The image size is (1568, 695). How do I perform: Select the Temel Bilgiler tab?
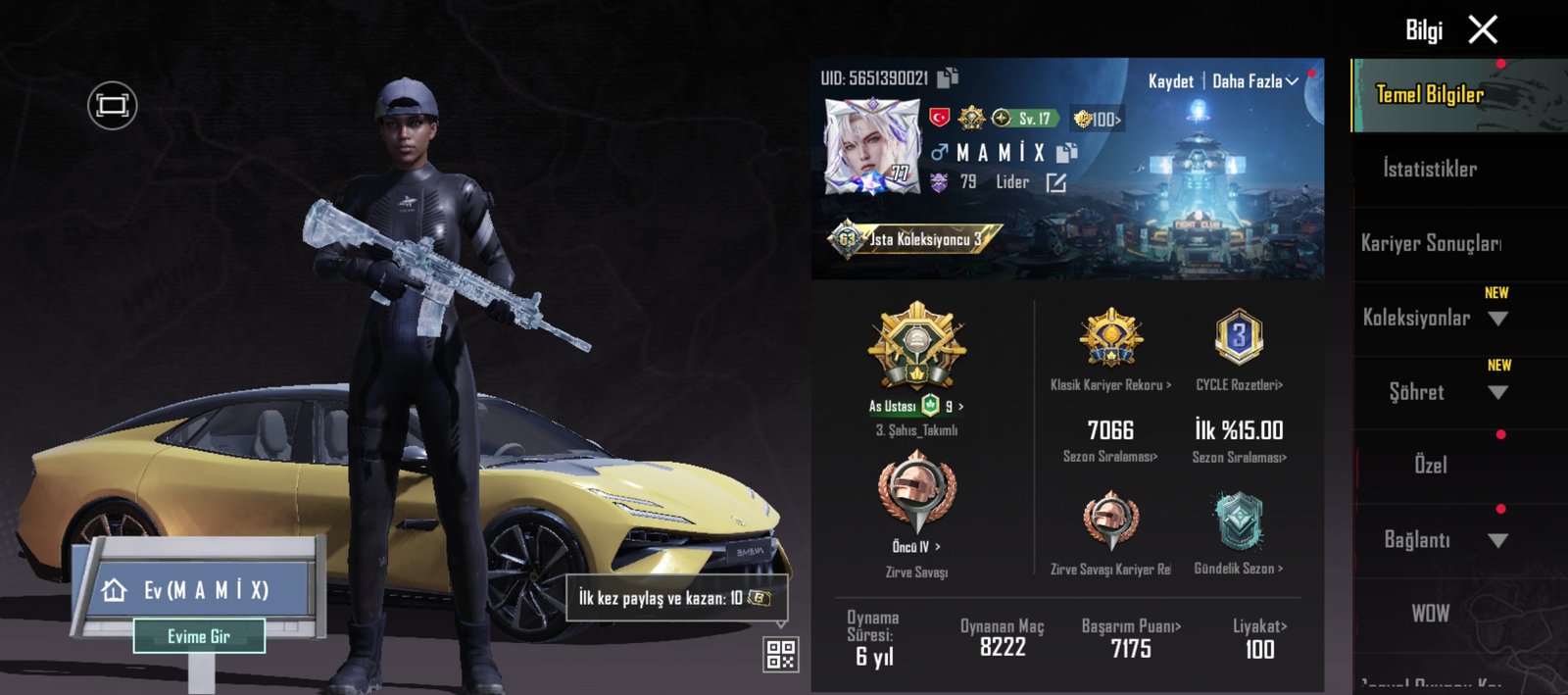(x=1430, y=95)
